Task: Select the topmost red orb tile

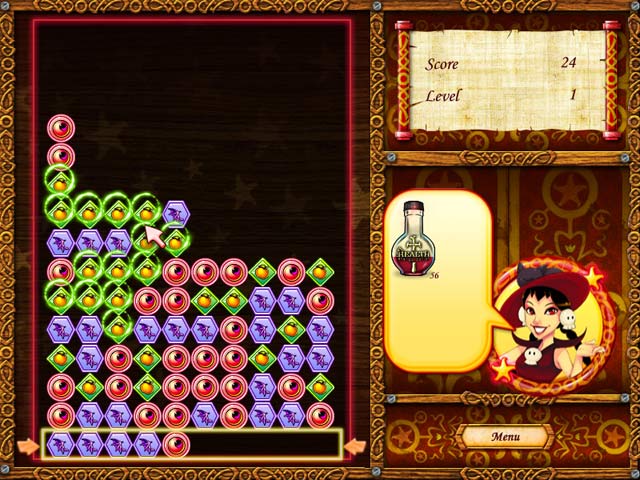Action: [x=60, y=128]
